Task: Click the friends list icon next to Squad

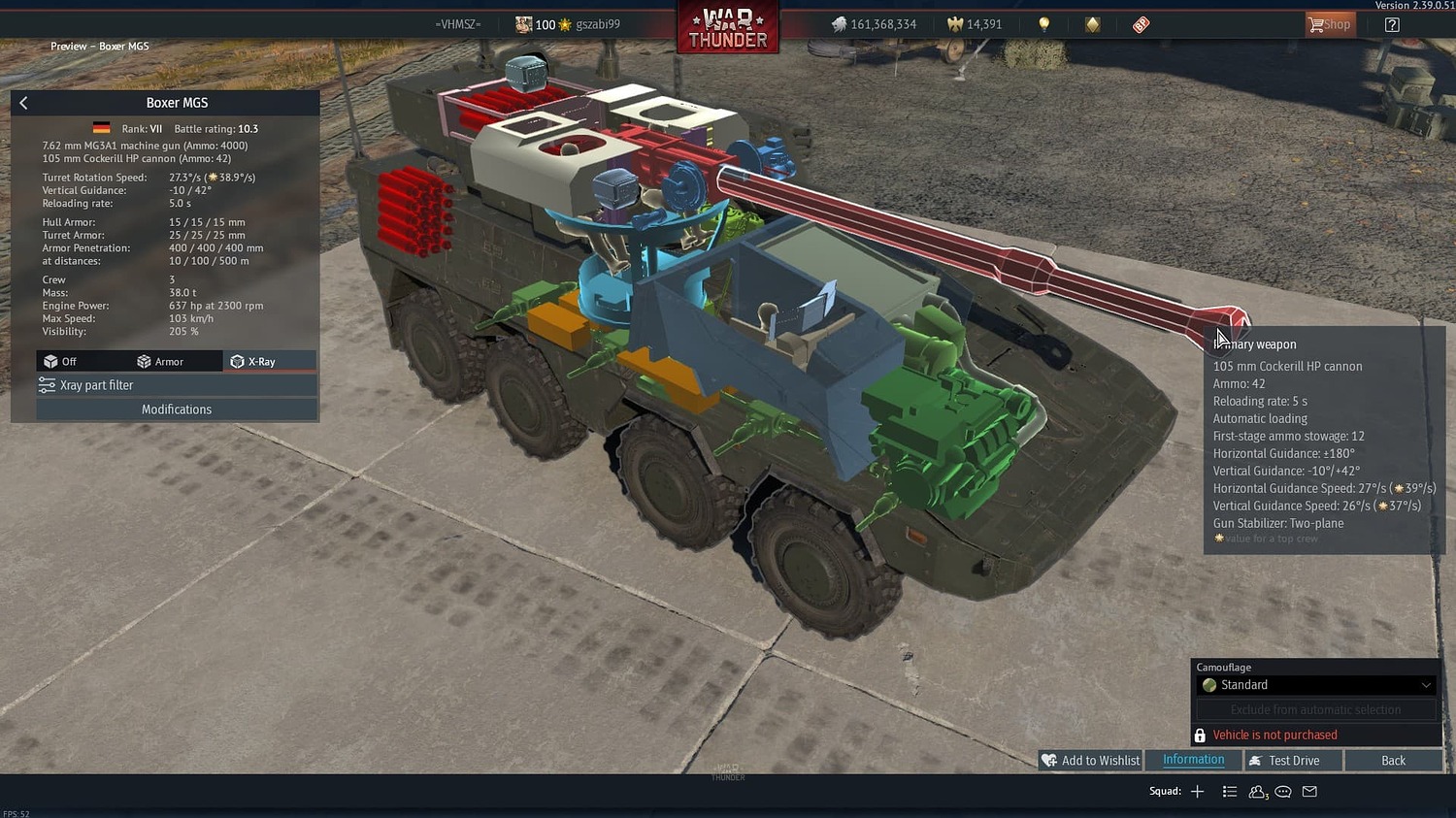Action: (1256, 791)
